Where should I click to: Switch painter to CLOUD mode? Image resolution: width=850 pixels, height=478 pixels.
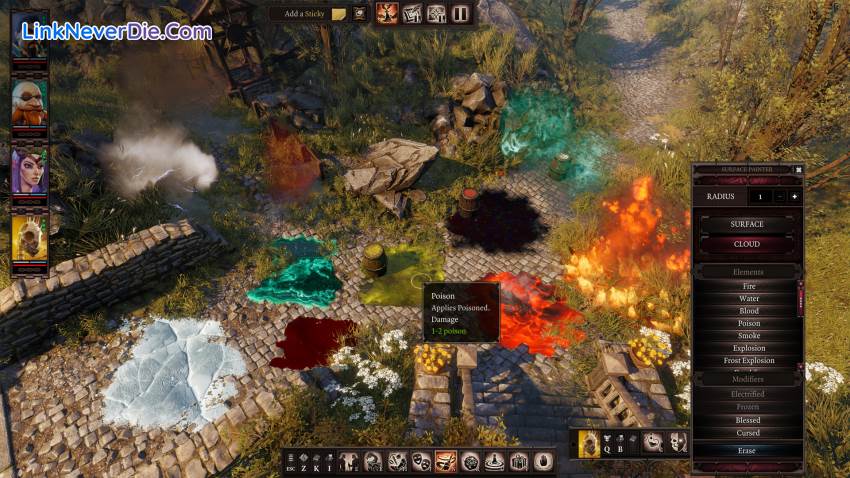747,244
